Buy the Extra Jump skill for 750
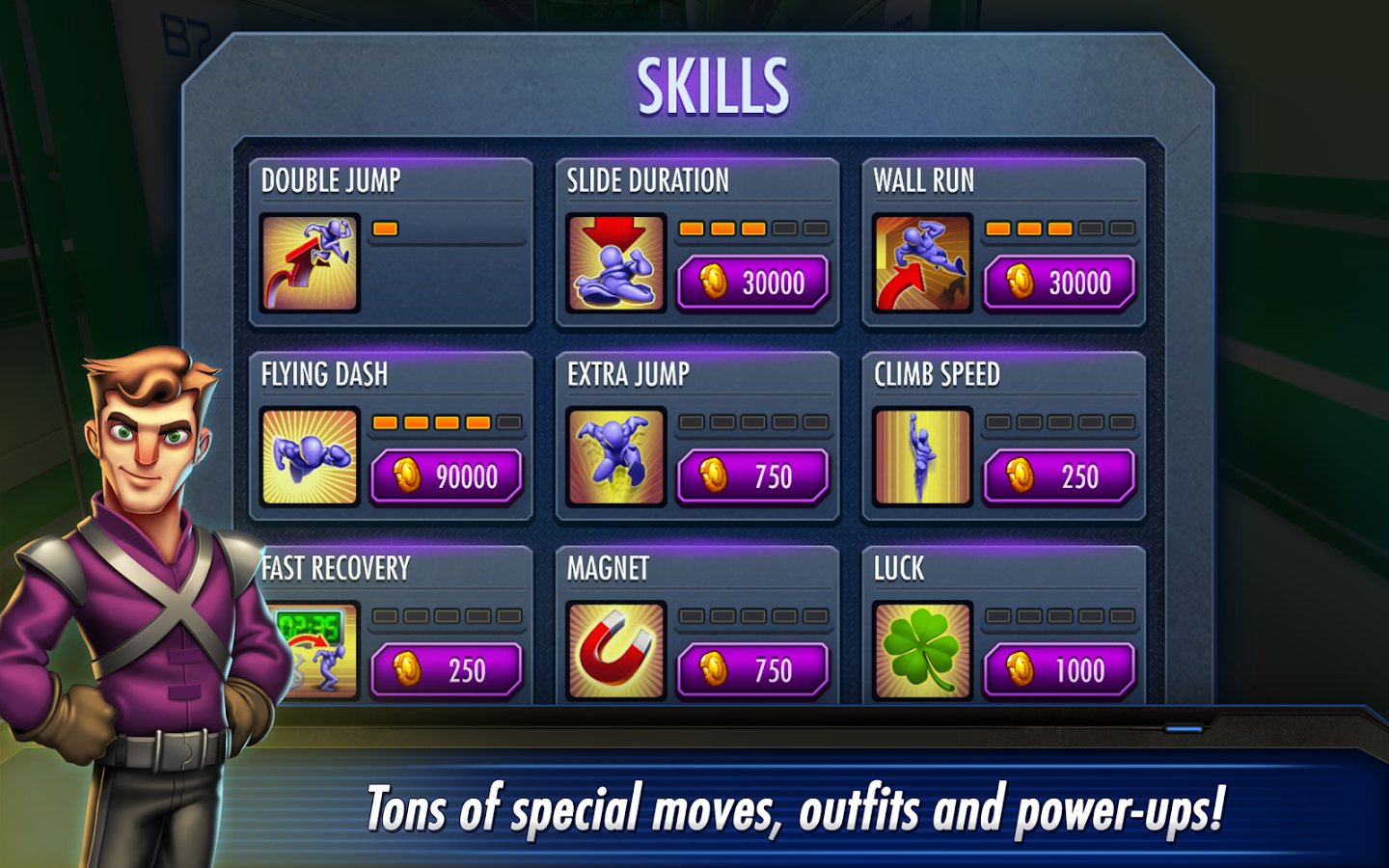The width and height of the screenshot is (1389, 868). (x=752, y=476)
